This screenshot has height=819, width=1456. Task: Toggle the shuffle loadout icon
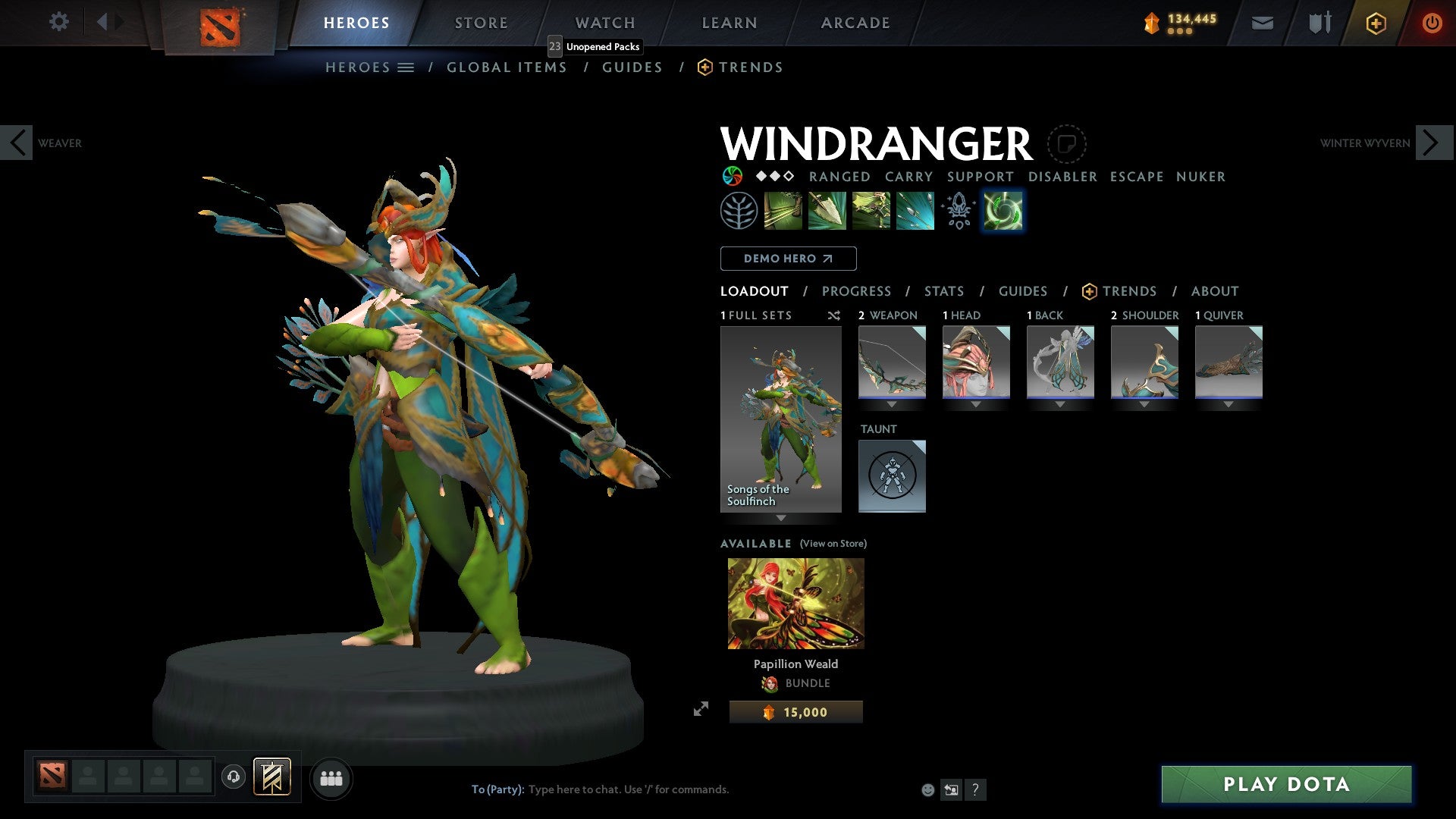833,315
